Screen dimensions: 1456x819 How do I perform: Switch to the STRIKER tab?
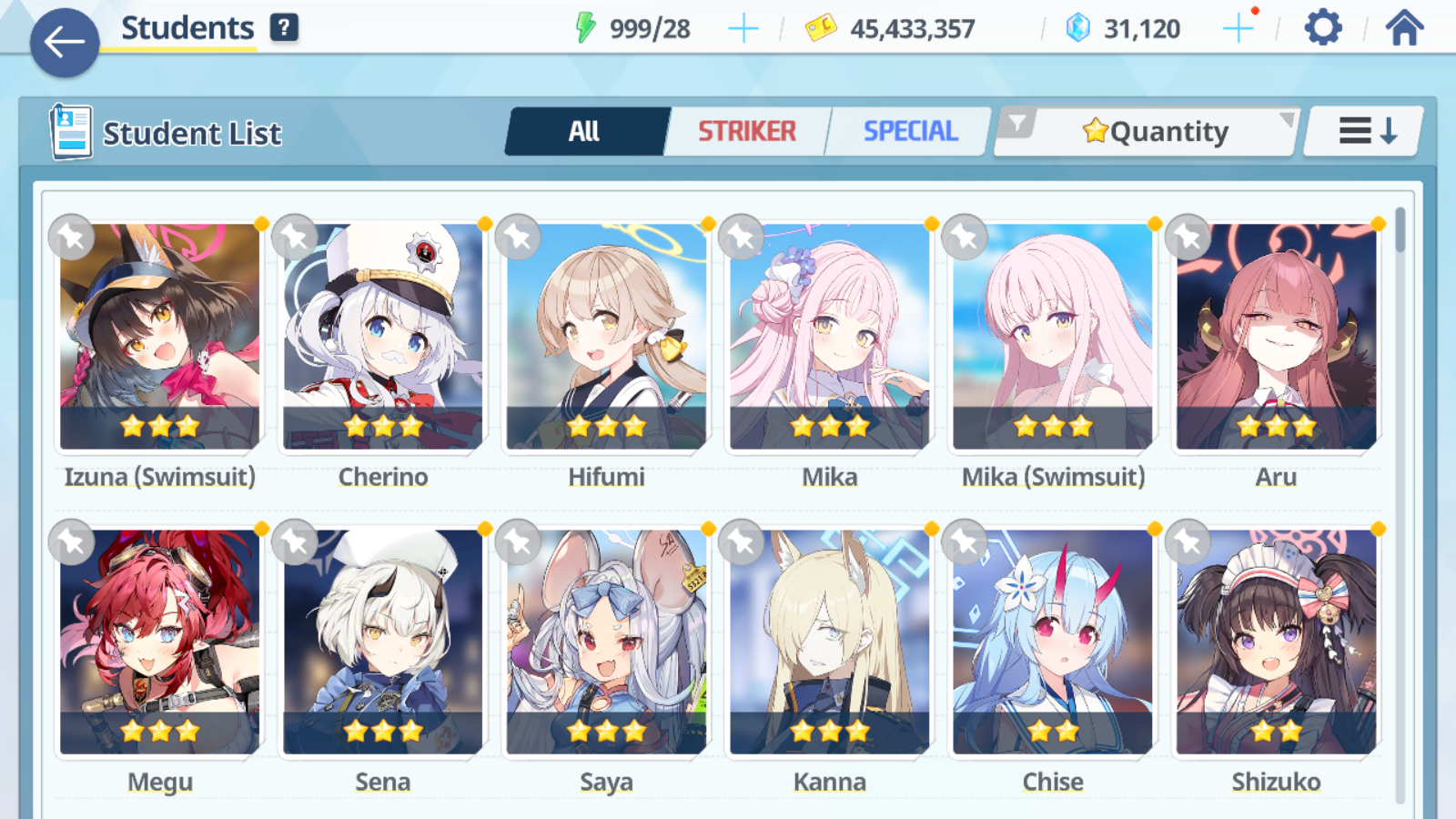(746, 131)
